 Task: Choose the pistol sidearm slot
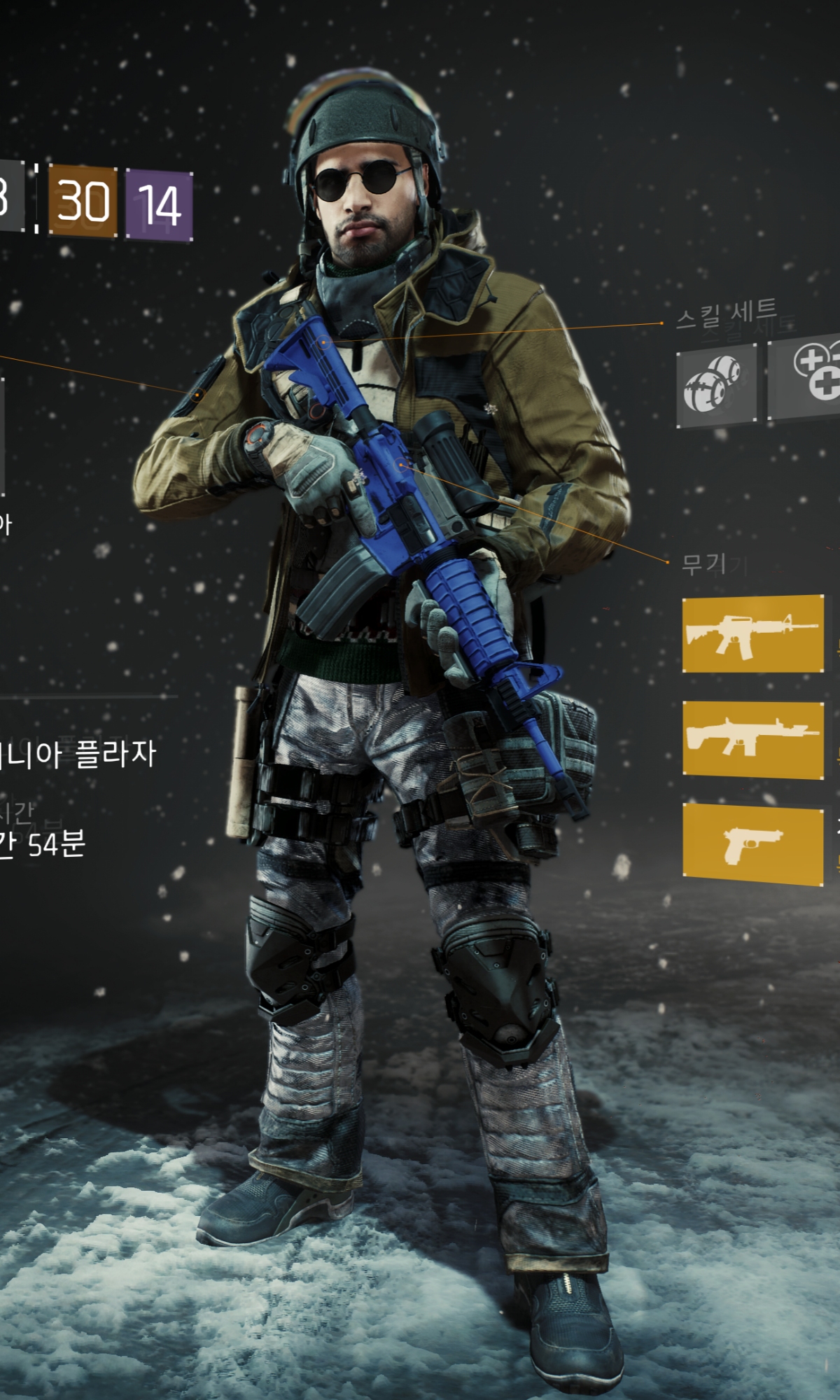[752, 843]
